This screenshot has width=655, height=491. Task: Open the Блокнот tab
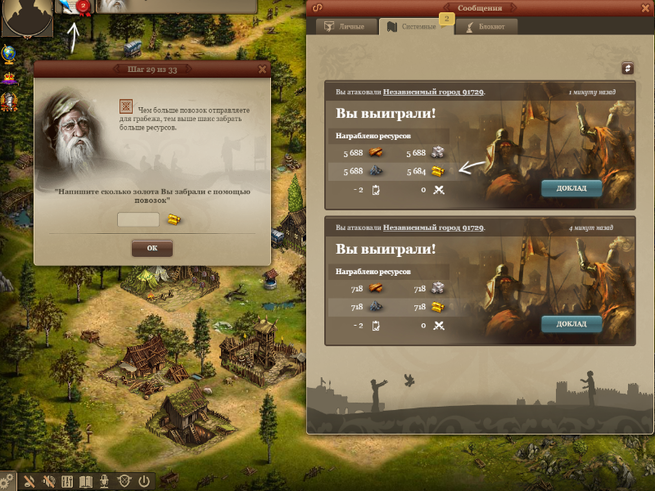tap(489, 27)
